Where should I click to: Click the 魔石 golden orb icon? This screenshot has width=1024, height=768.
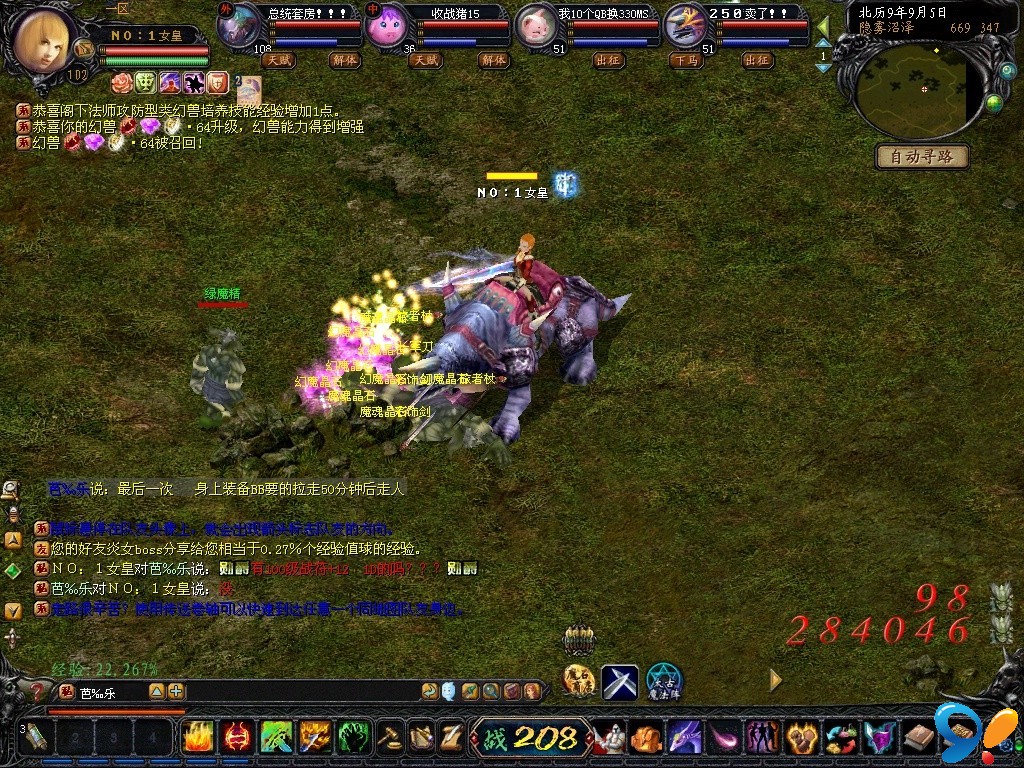point(579,681)
